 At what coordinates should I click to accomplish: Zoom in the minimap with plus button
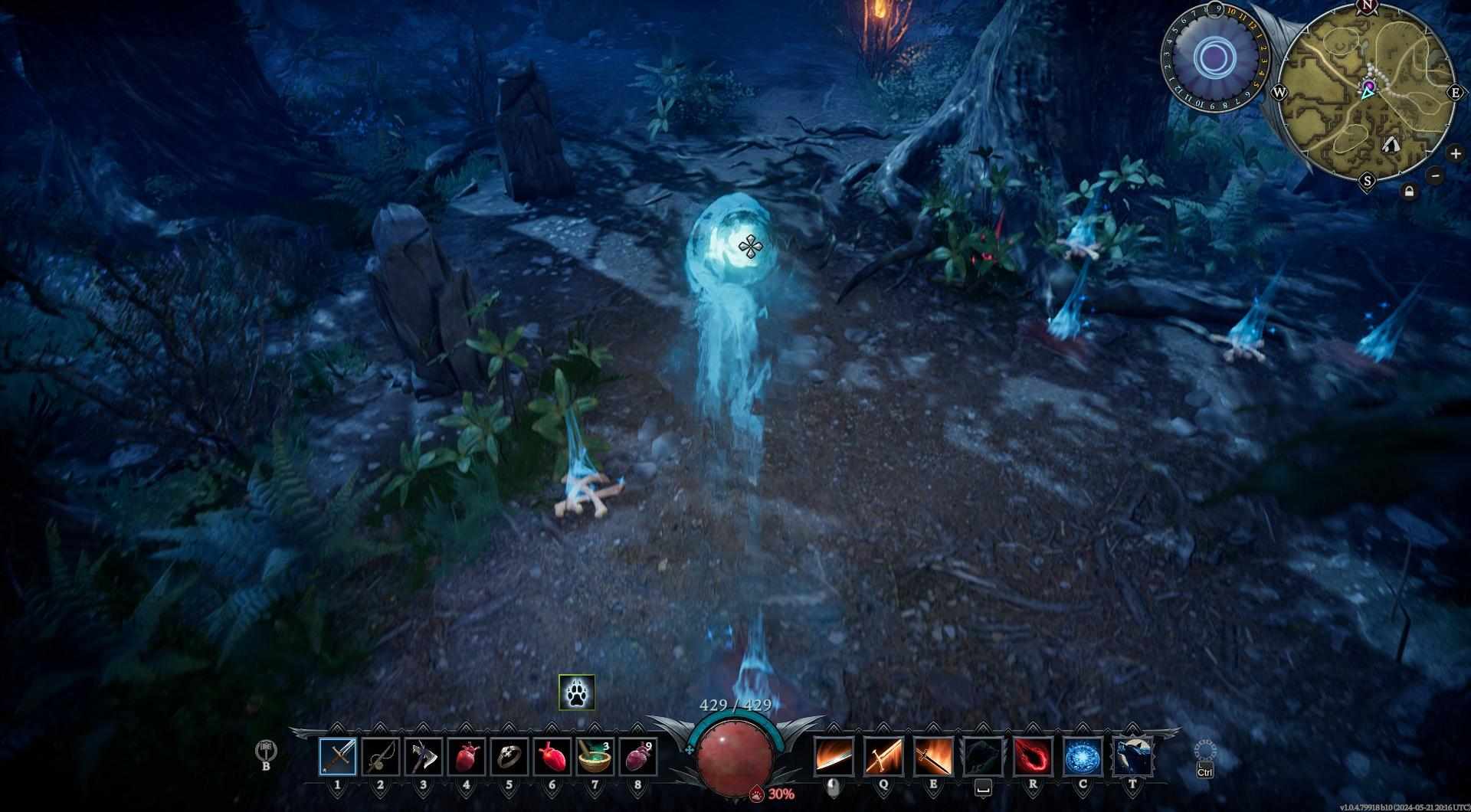tap(1455, 154)
